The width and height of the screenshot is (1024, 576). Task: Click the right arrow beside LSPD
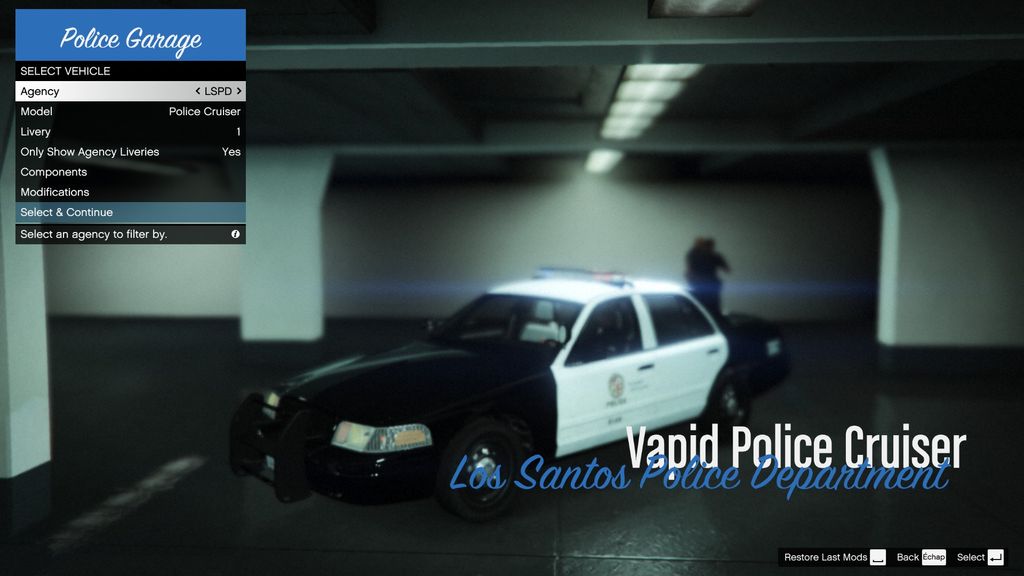(x=239, y=91)
